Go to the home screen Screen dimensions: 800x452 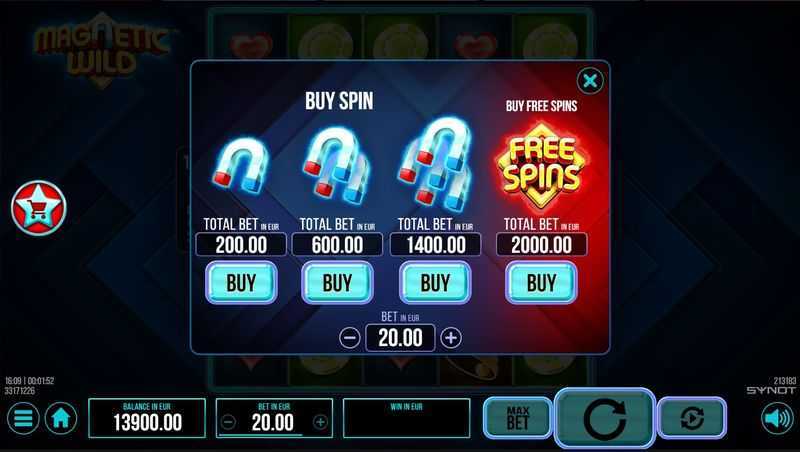(60, 418)
